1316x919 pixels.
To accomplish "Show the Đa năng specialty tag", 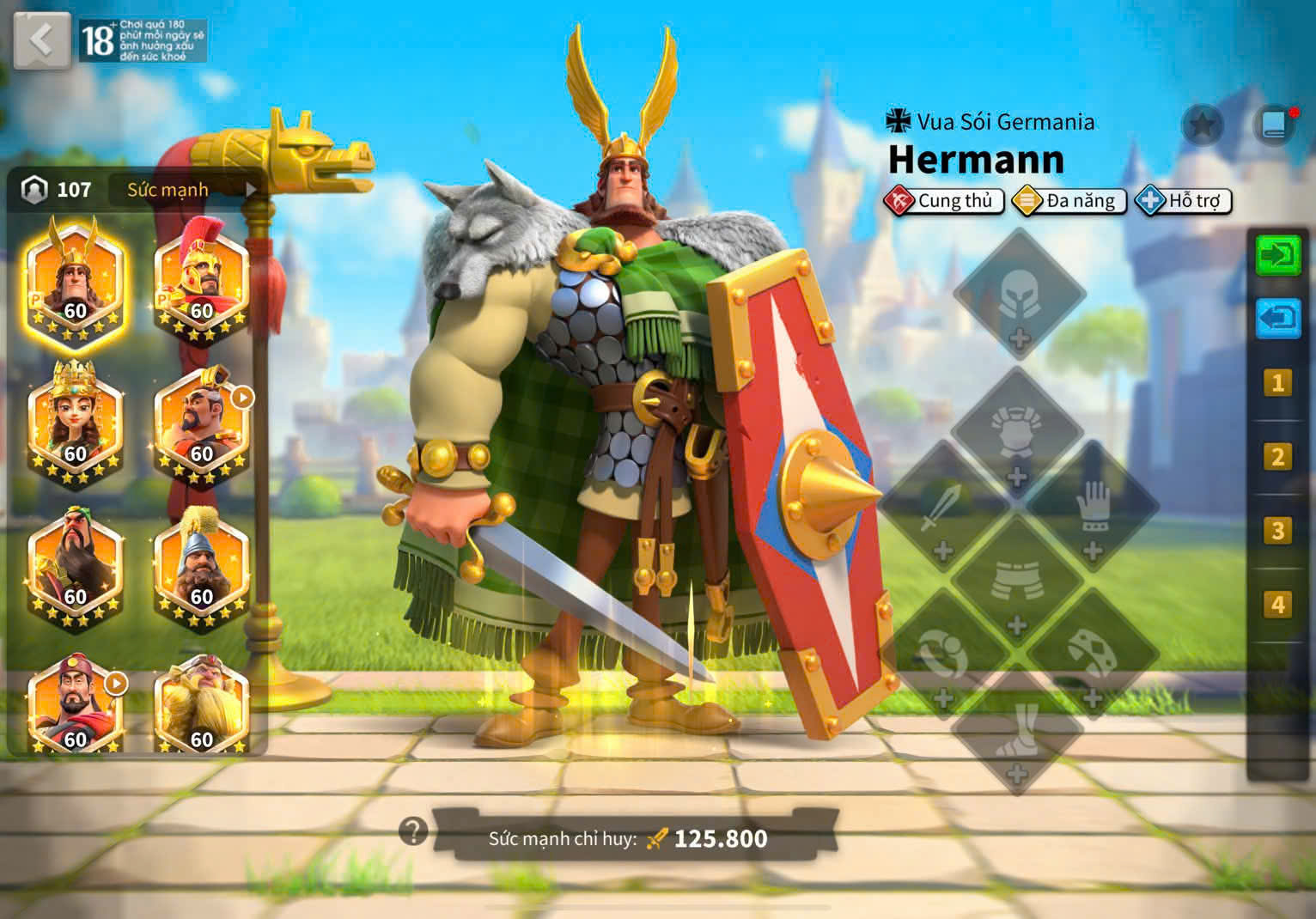I will [x=1069, y=201].
